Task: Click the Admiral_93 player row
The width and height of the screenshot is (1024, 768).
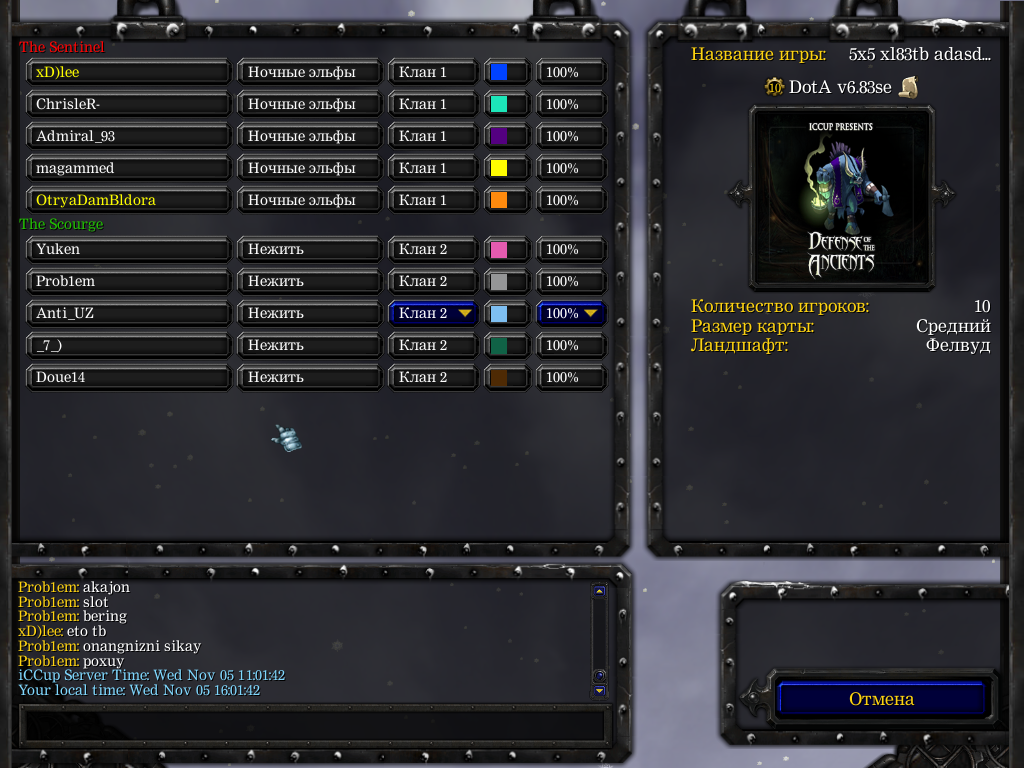Action: pos(128,136)
